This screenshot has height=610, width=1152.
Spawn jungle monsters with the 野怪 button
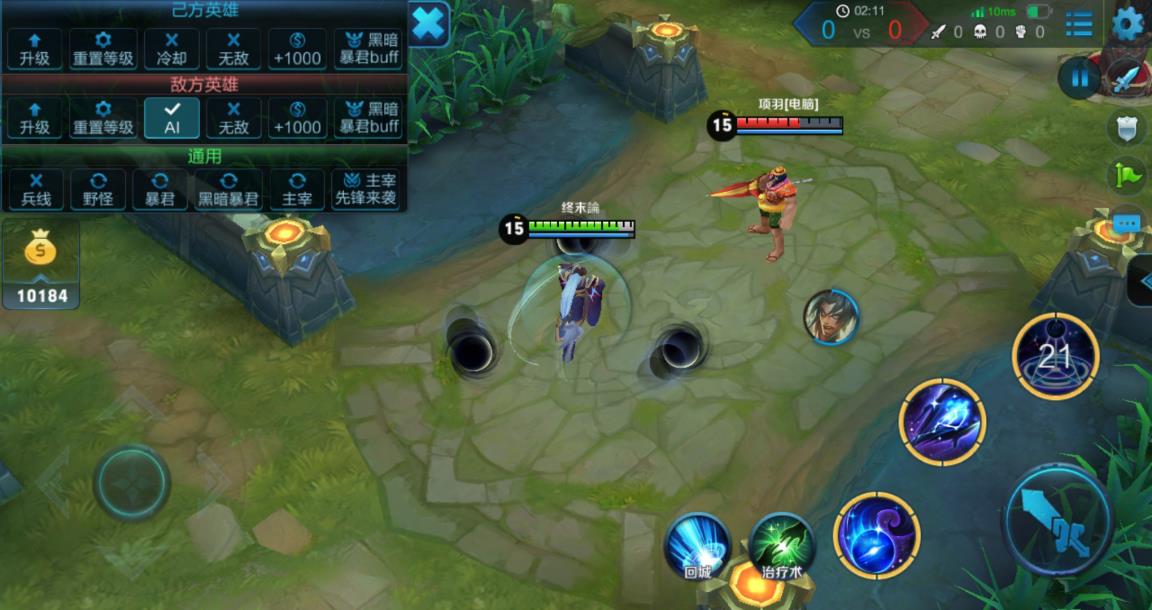tap(97, 189)
